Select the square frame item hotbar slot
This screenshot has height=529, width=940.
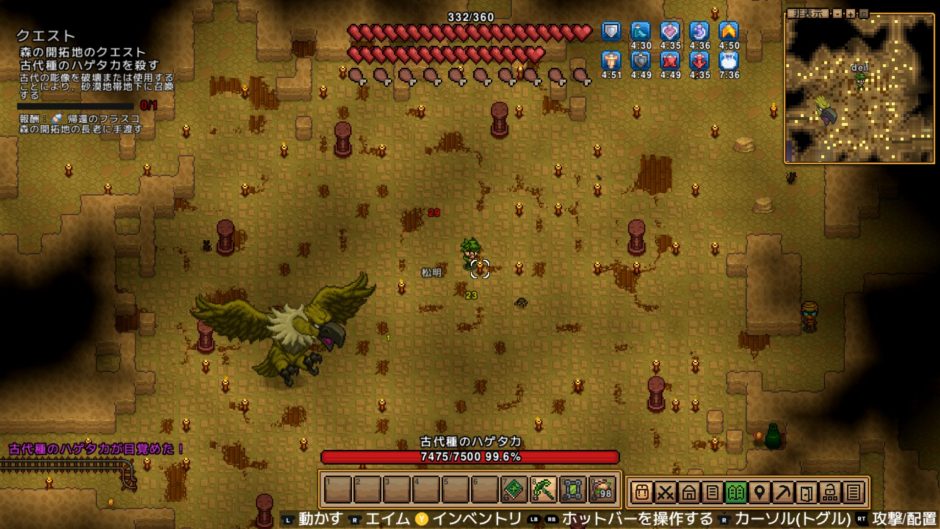[572, 490]
